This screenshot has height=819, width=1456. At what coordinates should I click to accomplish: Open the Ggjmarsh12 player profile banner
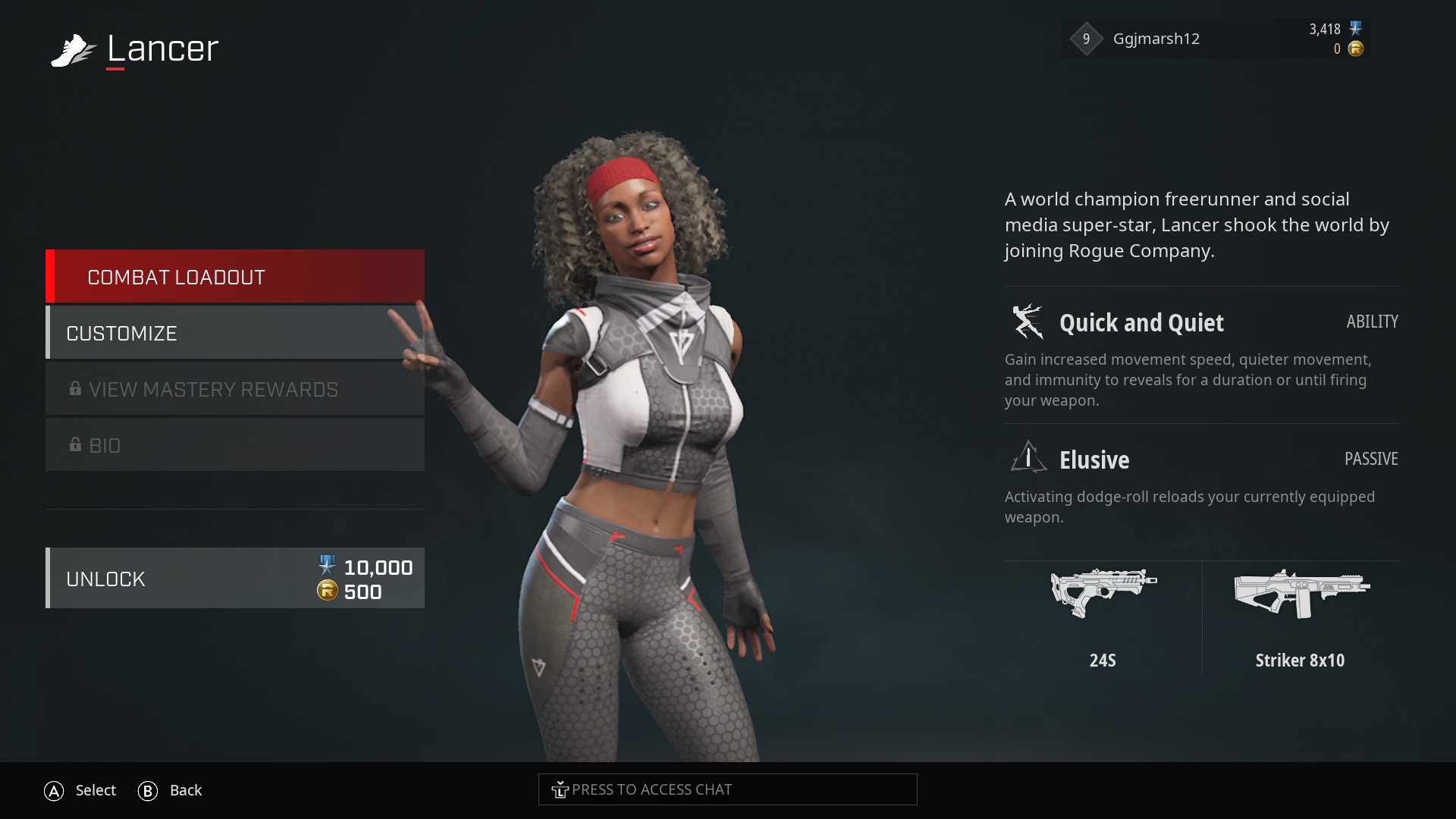click(x=1215, y=39)
